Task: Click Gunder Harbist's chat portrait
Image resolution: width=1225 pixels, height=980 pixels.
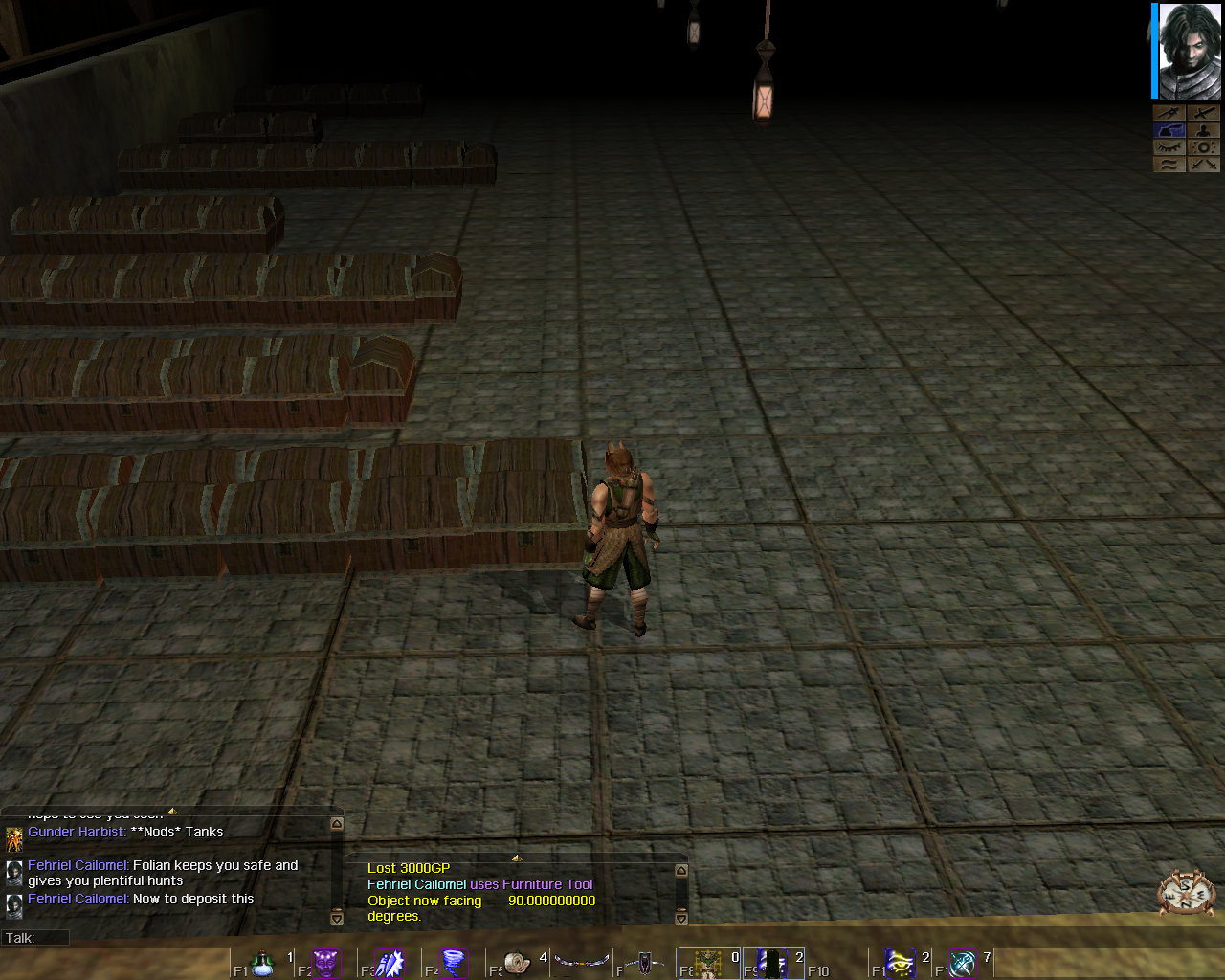Action: pyautogui.click(x=14, y=839)
